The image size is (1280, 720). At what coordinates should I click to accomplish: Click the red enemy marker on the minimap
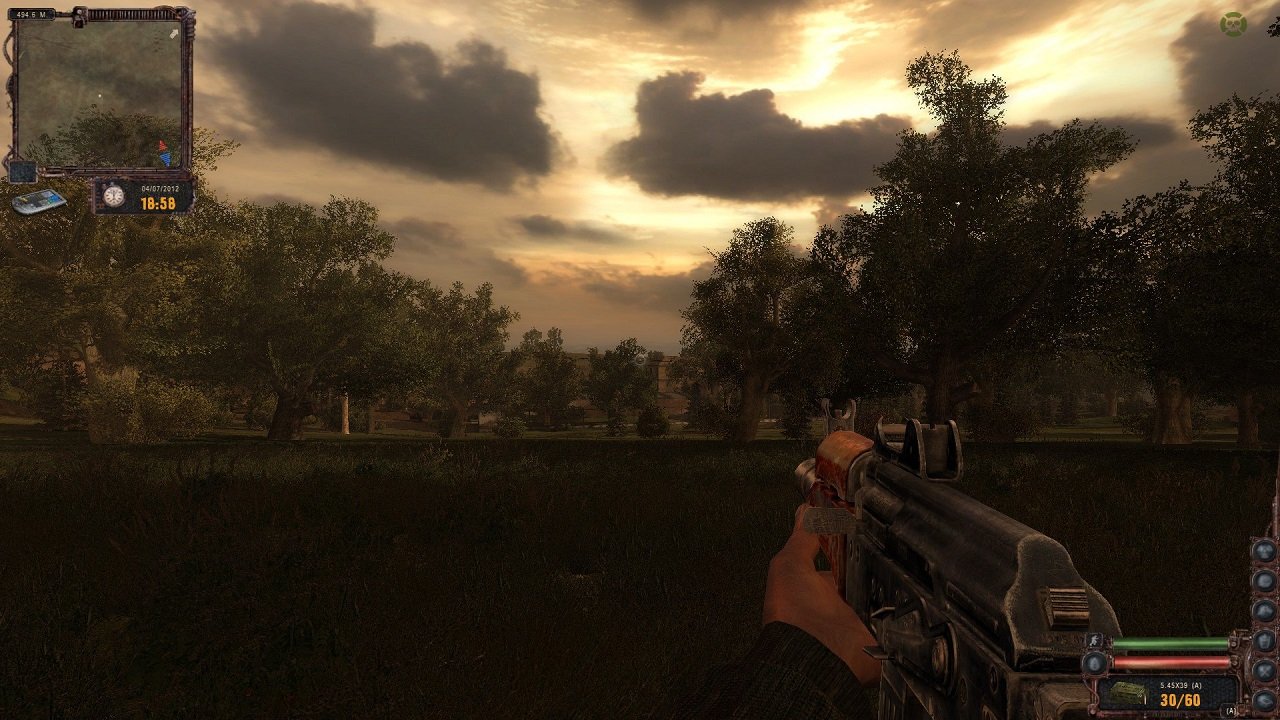[x=161, y=145]
